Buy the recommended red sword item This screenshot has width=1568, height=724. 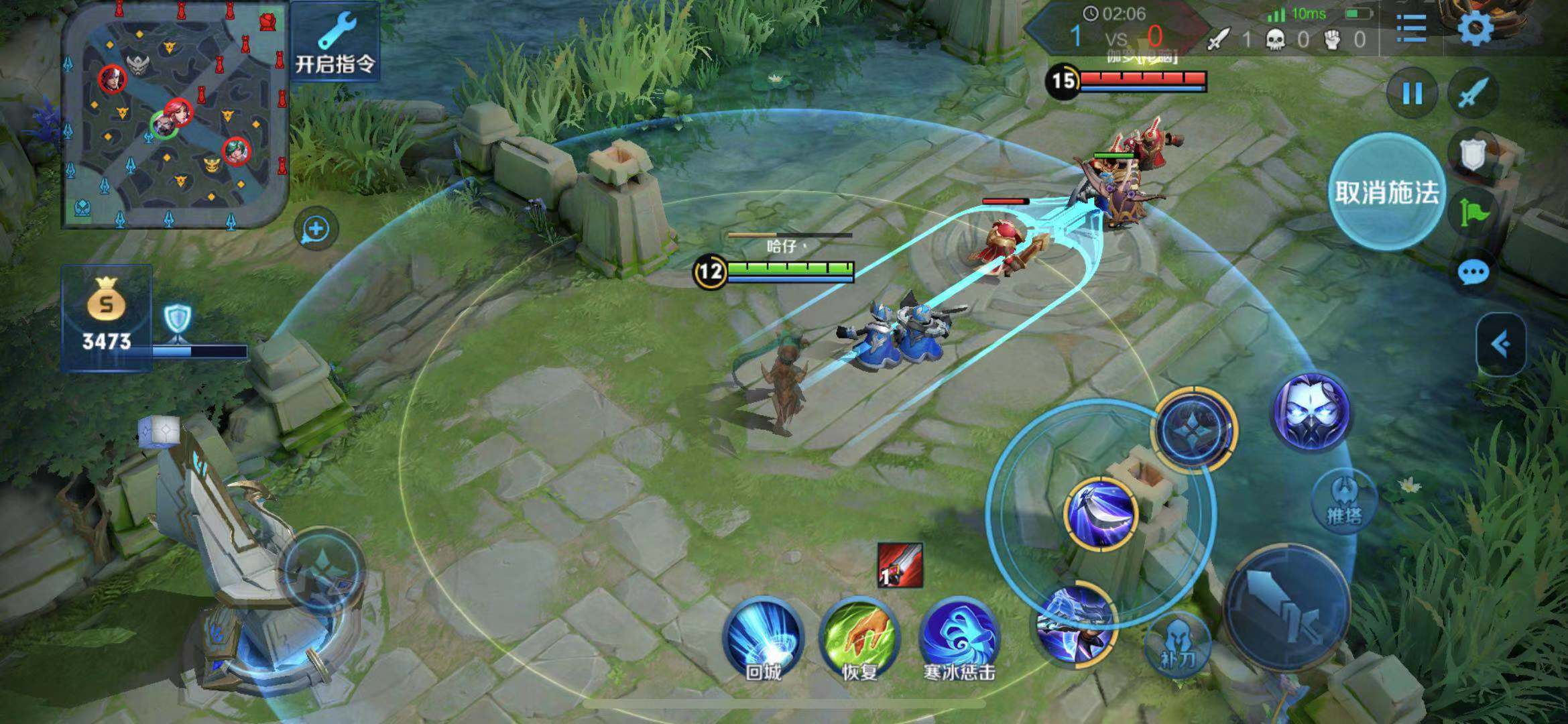pos(900,565)
